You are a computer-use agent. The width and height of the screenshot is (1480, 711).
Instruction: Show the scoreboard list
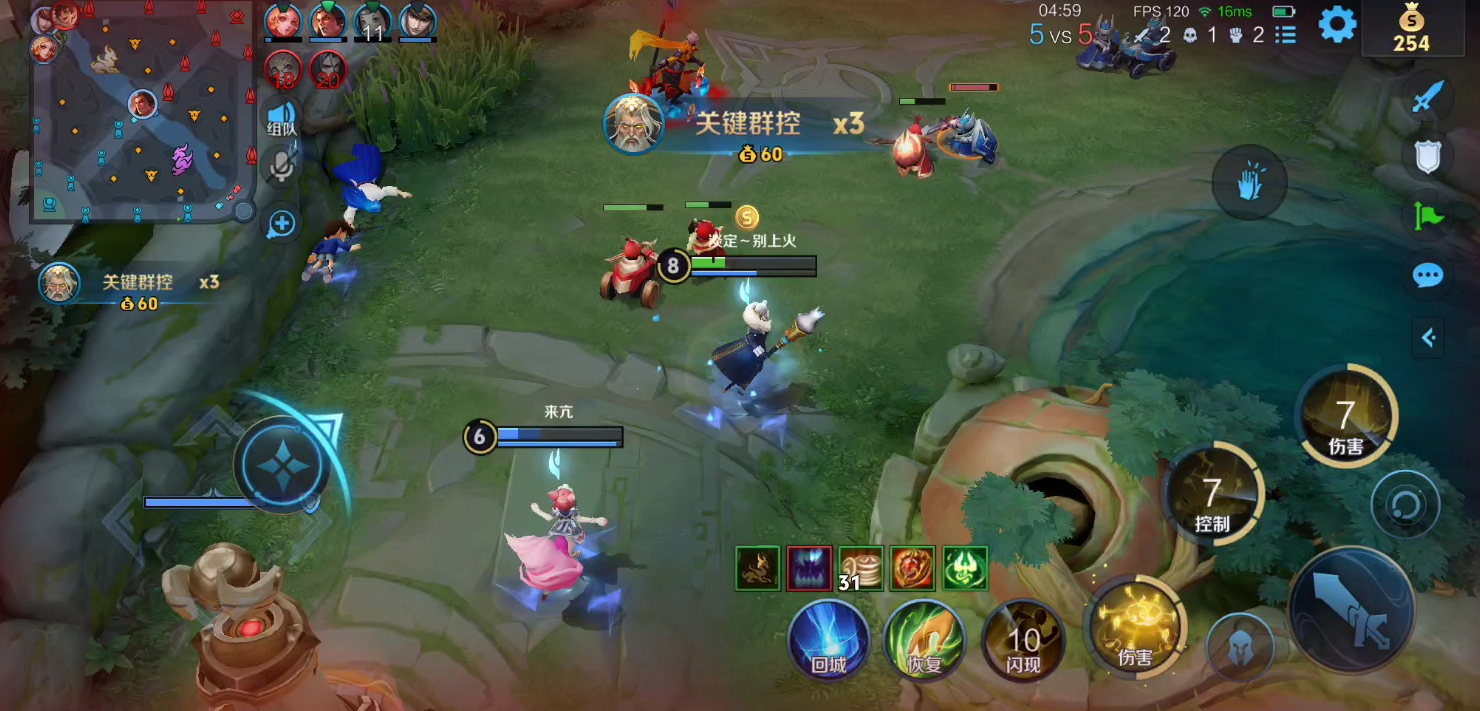[1286, 35]
